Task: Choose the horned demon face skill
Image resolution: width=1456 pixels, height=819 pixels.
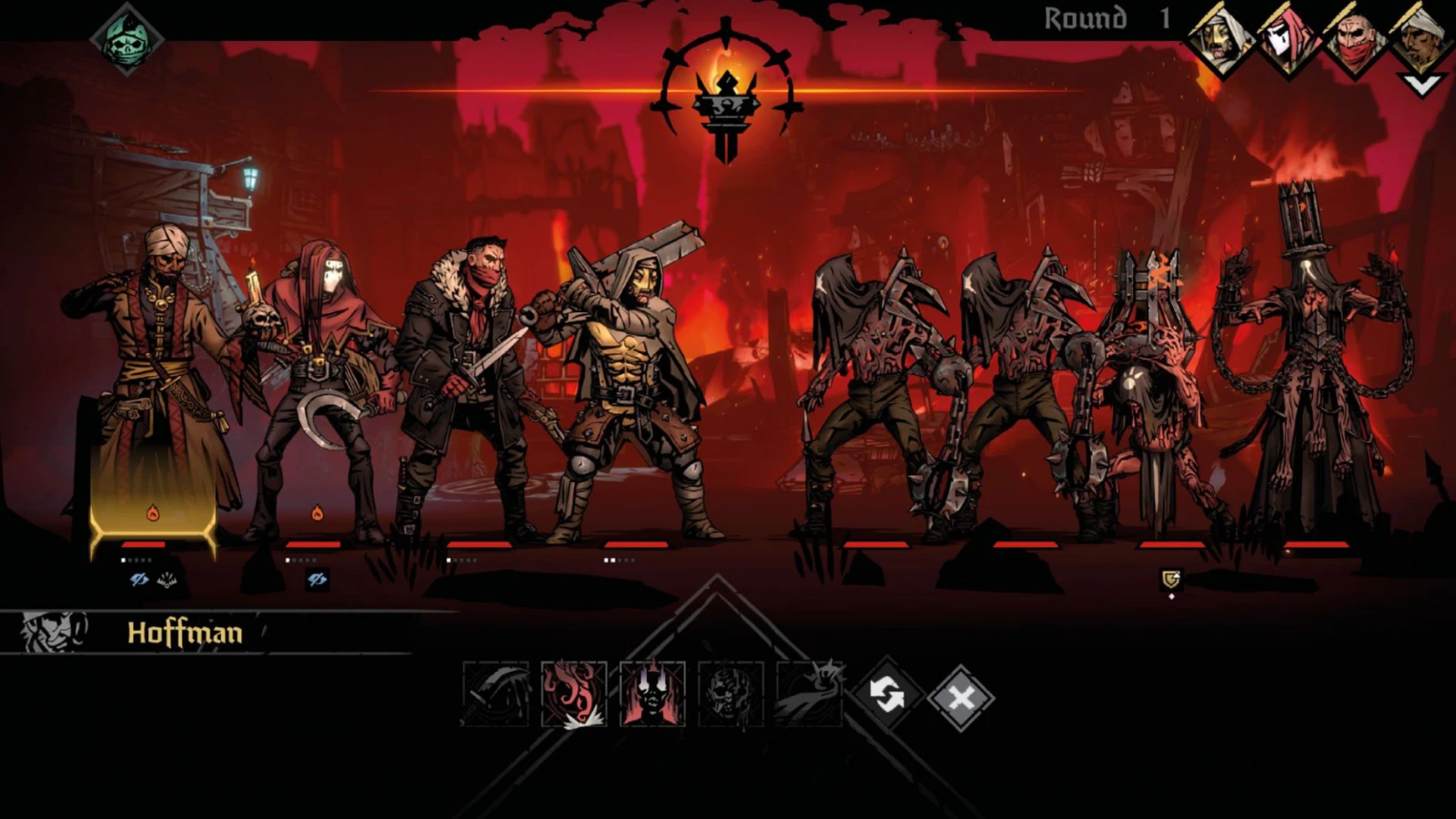Action: [x=652, y=694]
